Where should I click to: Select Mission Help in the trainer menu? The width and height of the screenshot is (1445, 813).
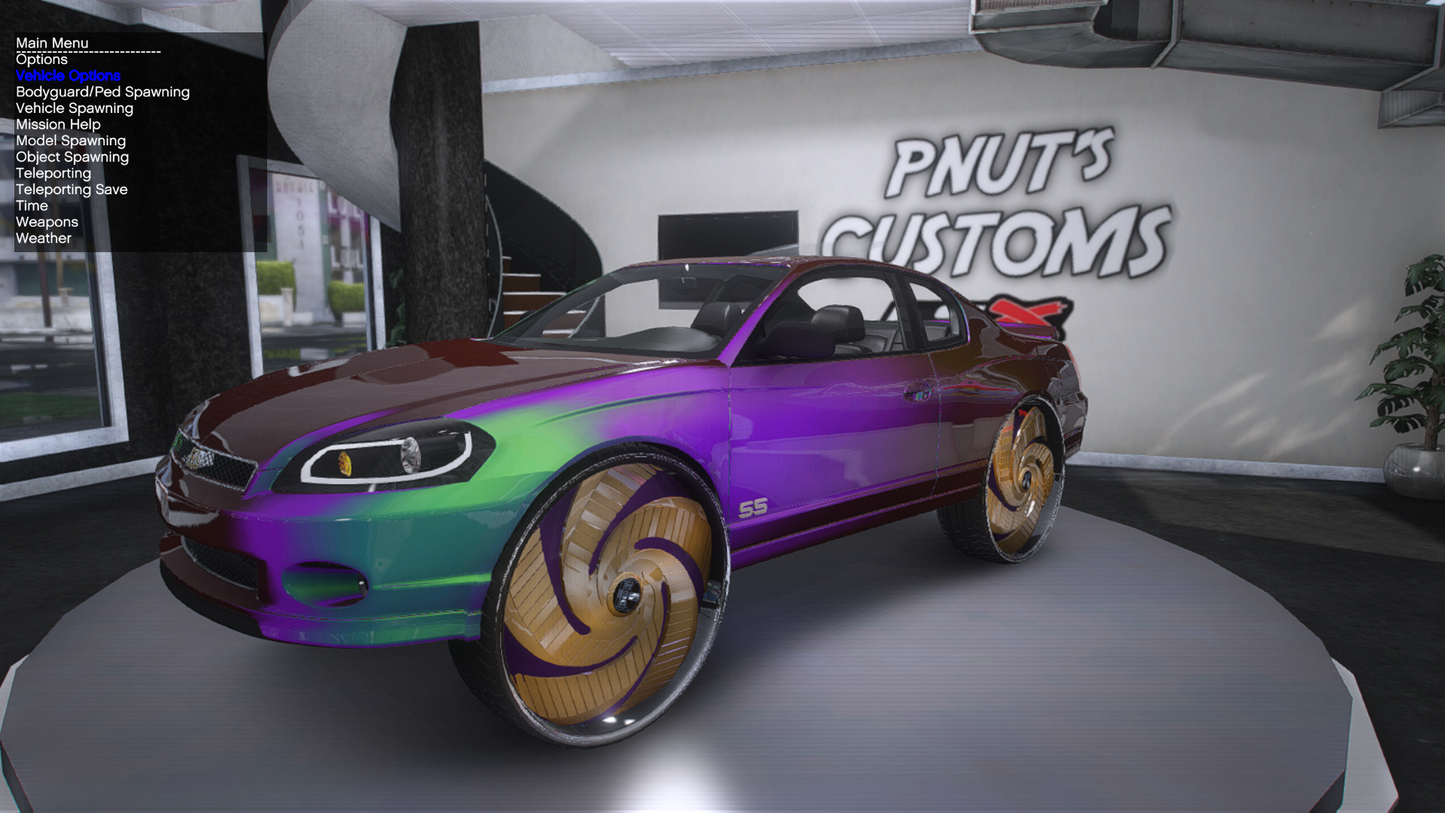pyautogui.click(x=58, y=125)
